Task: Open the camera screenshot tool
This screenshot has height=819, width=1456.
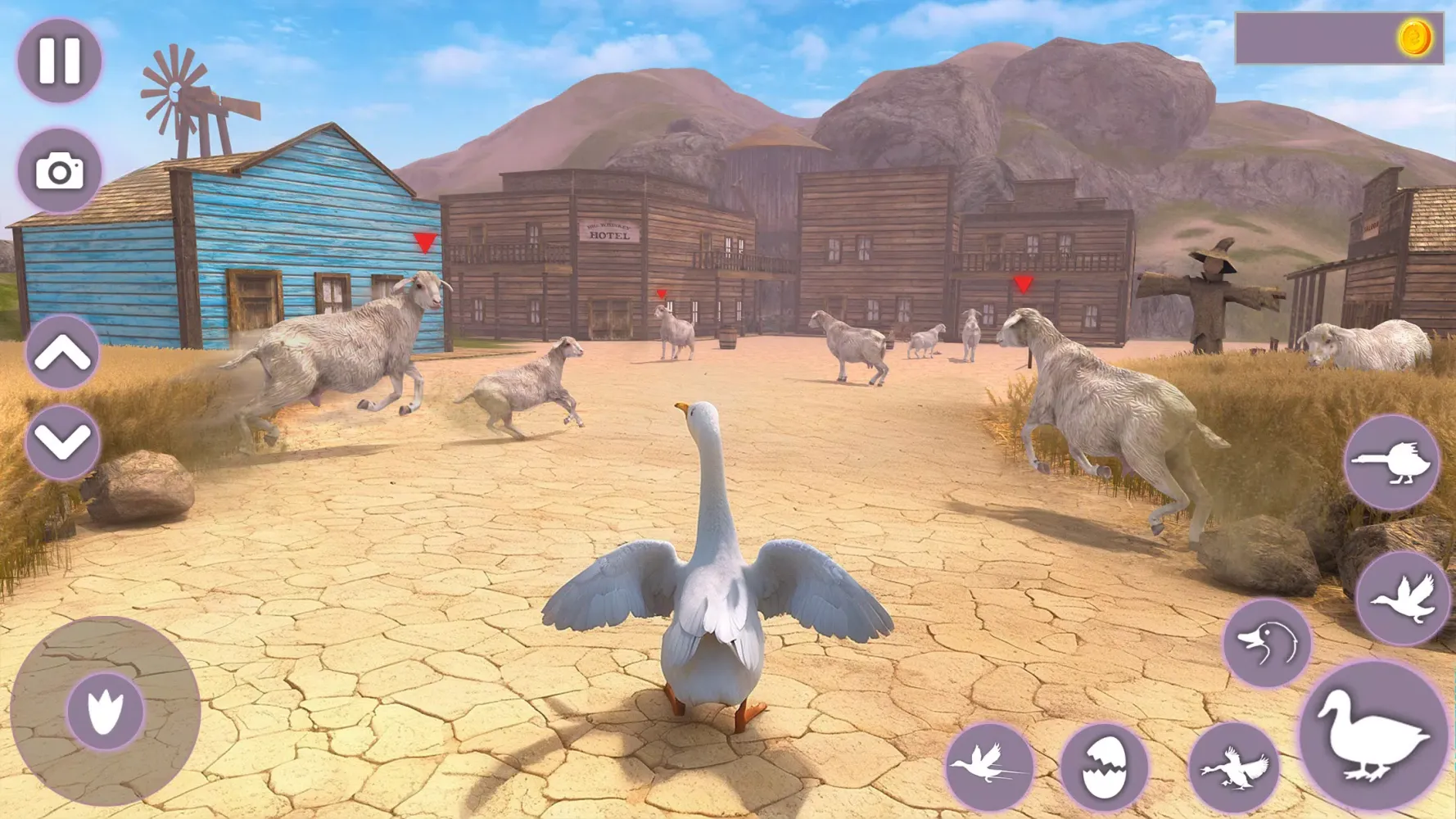Action: coord(57,168)
